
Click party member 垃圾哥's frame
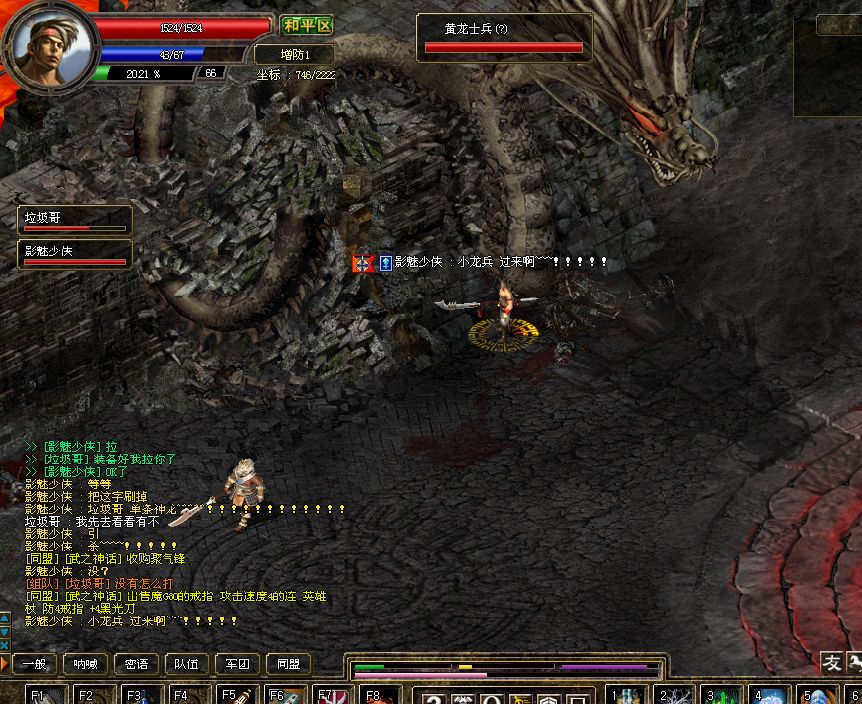(75, 220)
